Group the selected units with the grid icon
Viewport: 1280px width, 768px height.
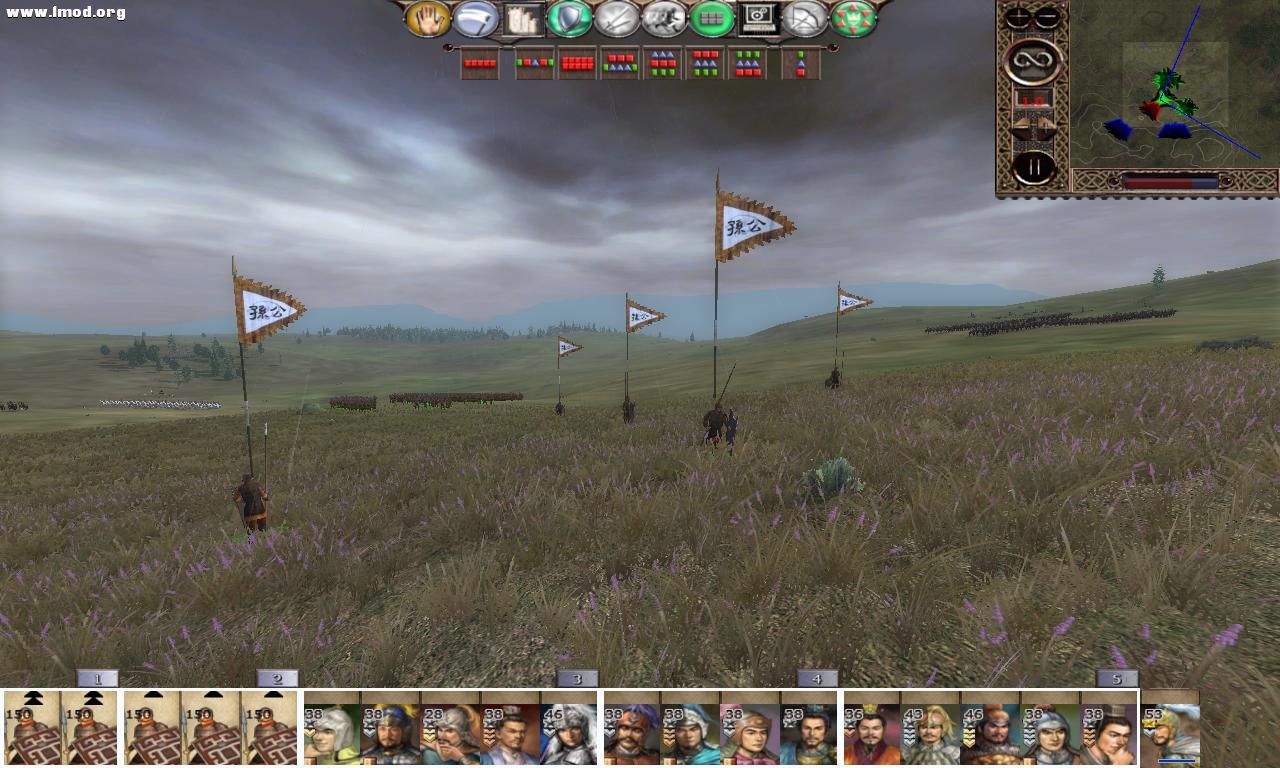(711, 19)
